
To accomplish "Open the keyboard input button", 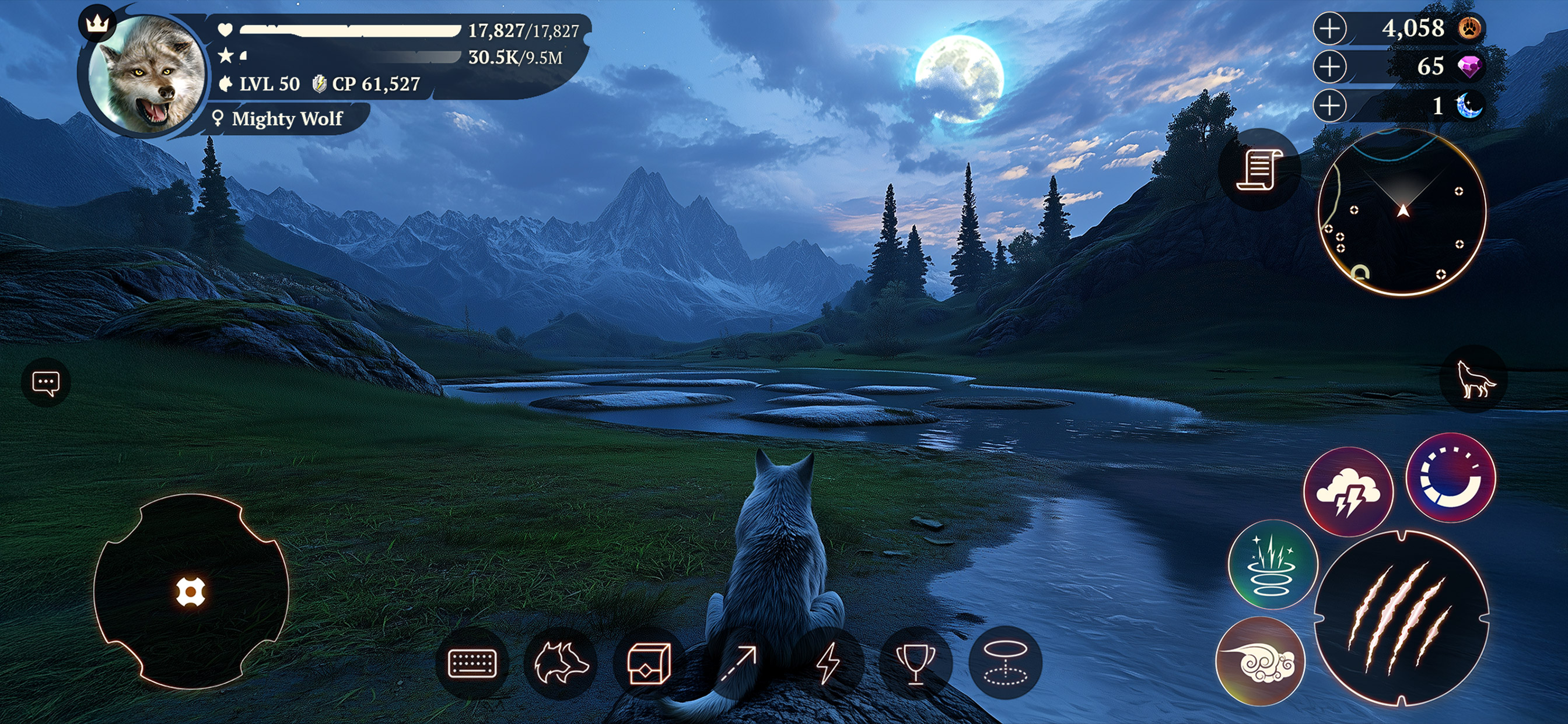I will coord(472,663).
